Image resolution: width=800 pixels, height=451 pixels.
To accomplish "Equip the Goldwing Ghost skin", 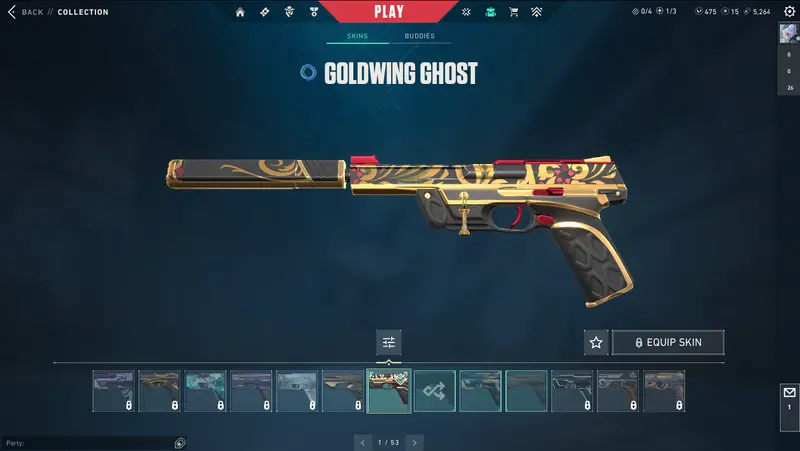I will [668, 342].
